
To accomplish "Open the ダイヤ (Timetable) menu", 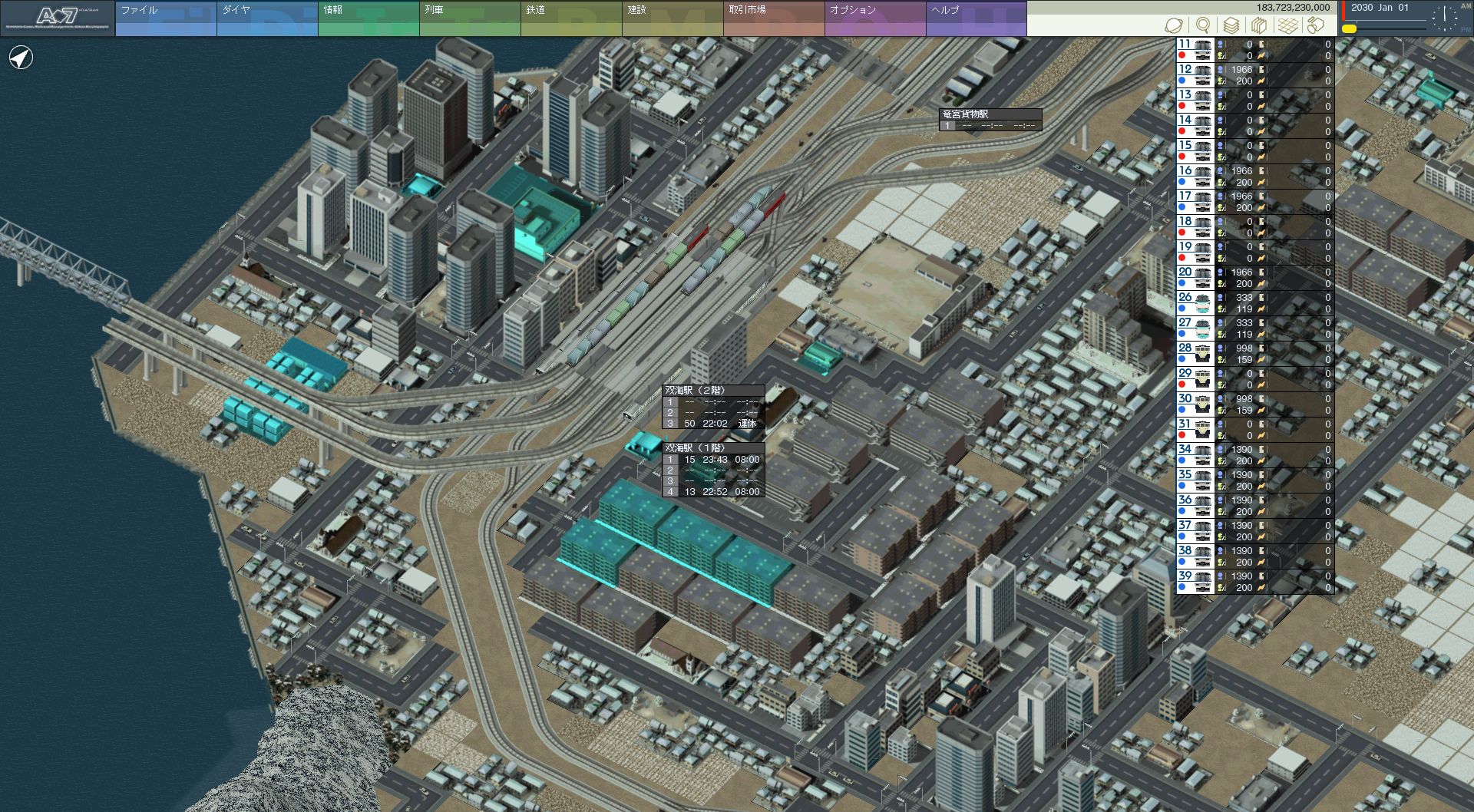I will tap(267, 18).
